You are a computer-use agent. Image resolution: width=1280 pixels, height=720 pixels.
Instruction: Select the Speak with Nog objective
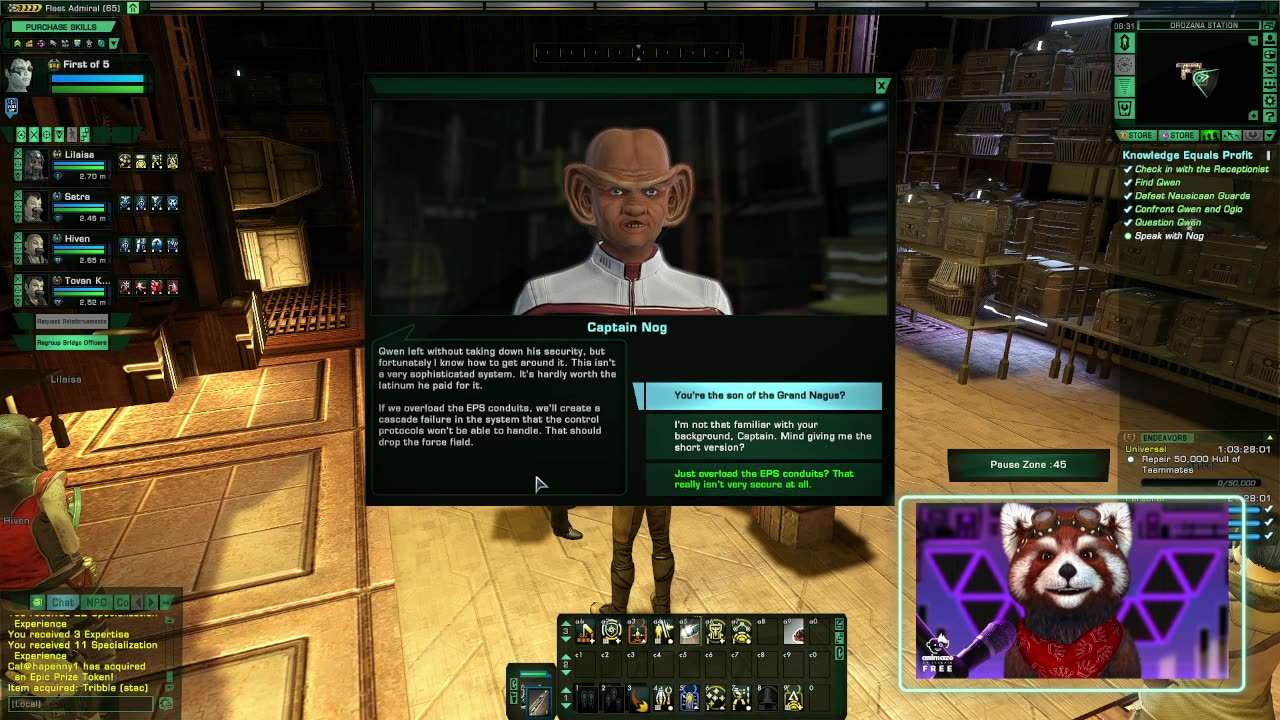click(x=1168, y=236)
